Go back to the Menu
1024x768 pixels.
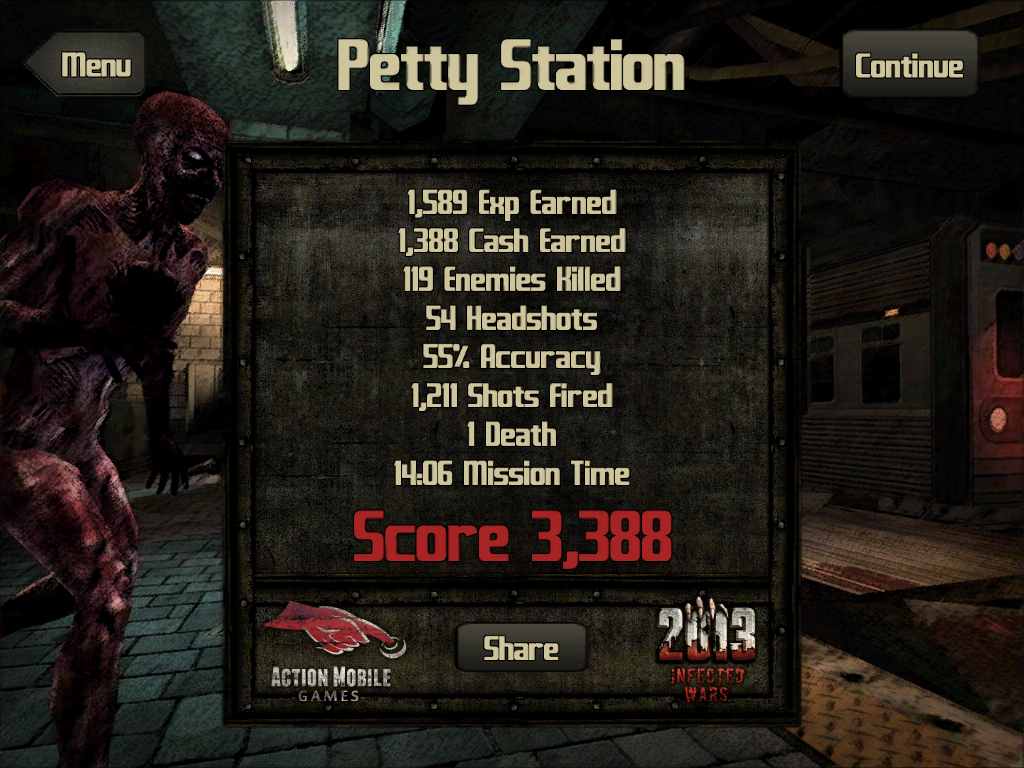tap(90, 66)
